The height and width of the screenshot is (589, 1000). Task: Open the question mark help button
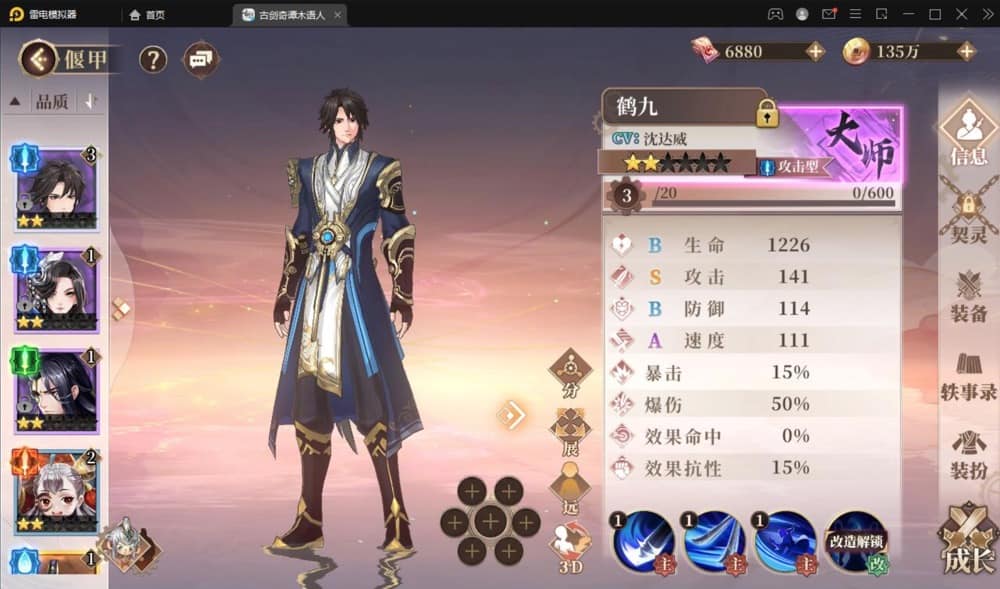152,59
